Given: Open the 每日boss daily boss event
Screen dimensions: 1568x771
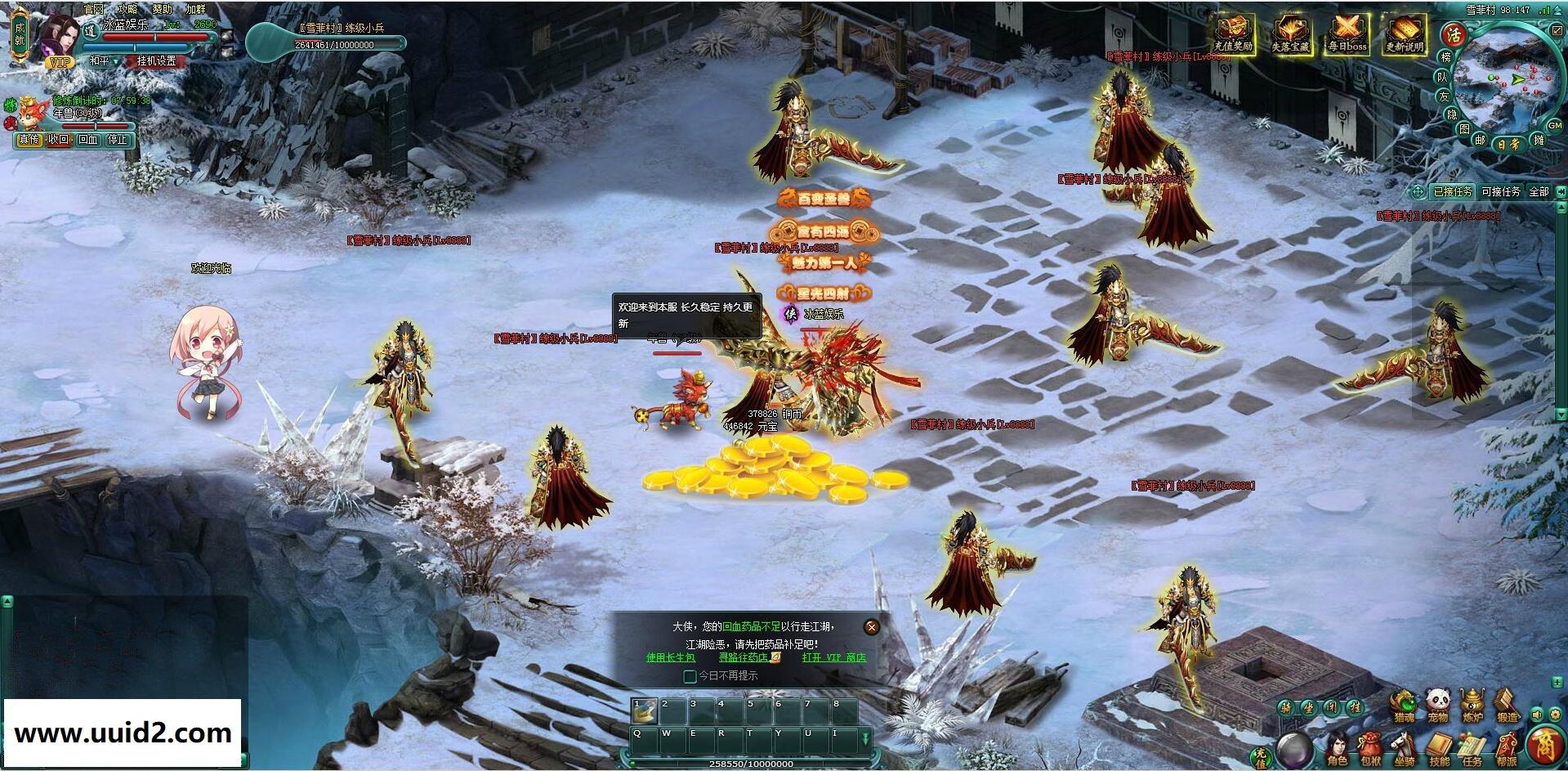Looking at the screenshot, I should (1347, 34).
